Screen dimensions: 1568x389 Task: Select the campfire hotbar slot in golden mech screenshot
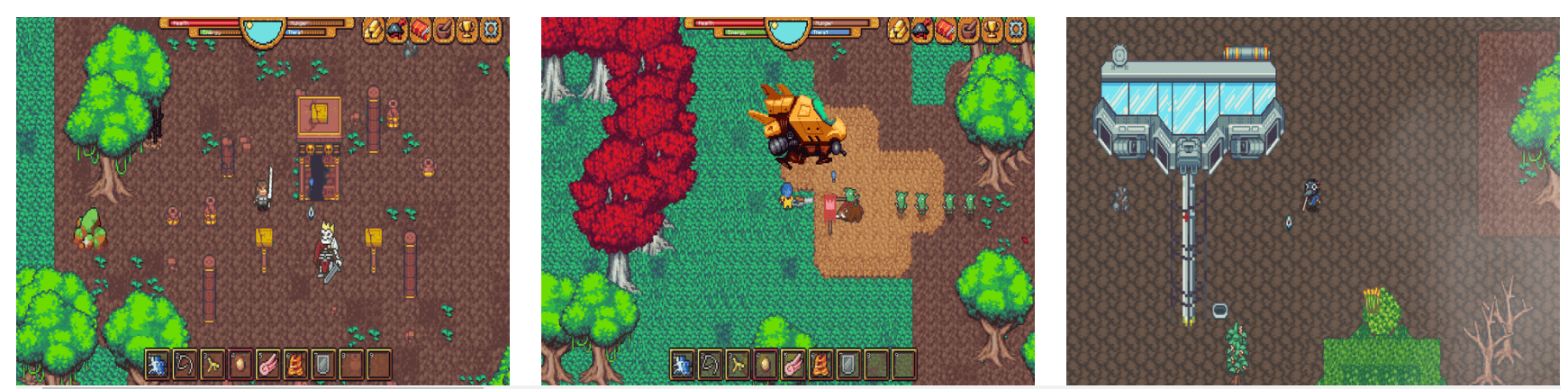821,364
